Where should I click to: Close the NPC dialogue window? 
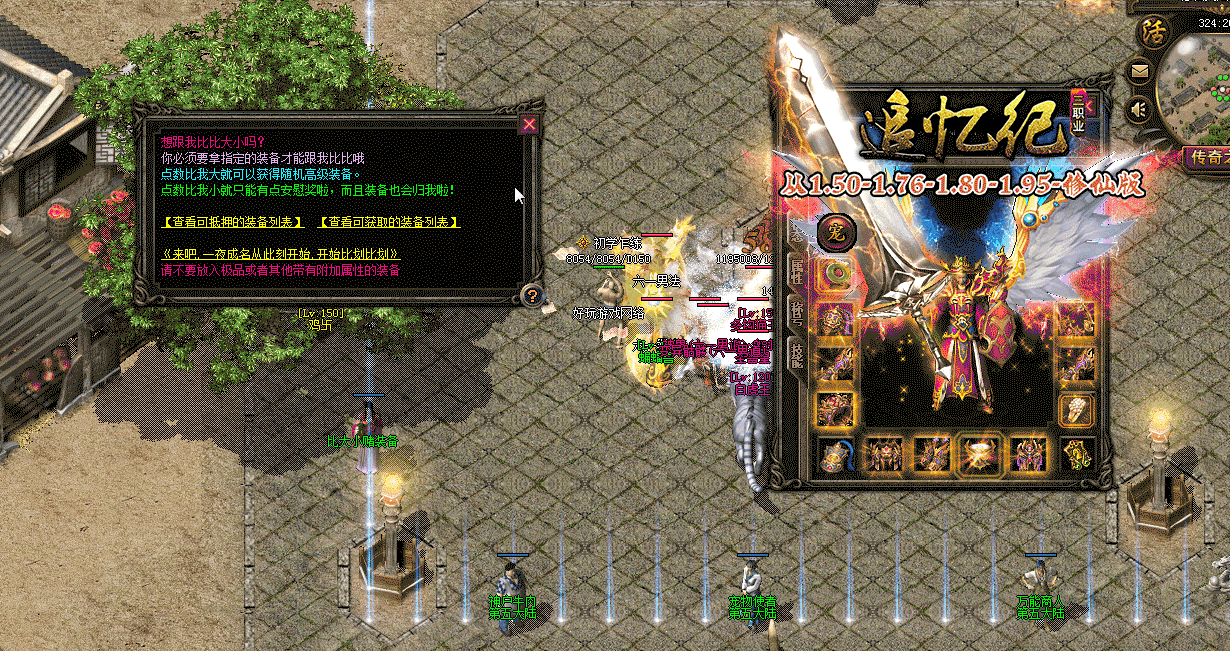[x=529, y=125]
